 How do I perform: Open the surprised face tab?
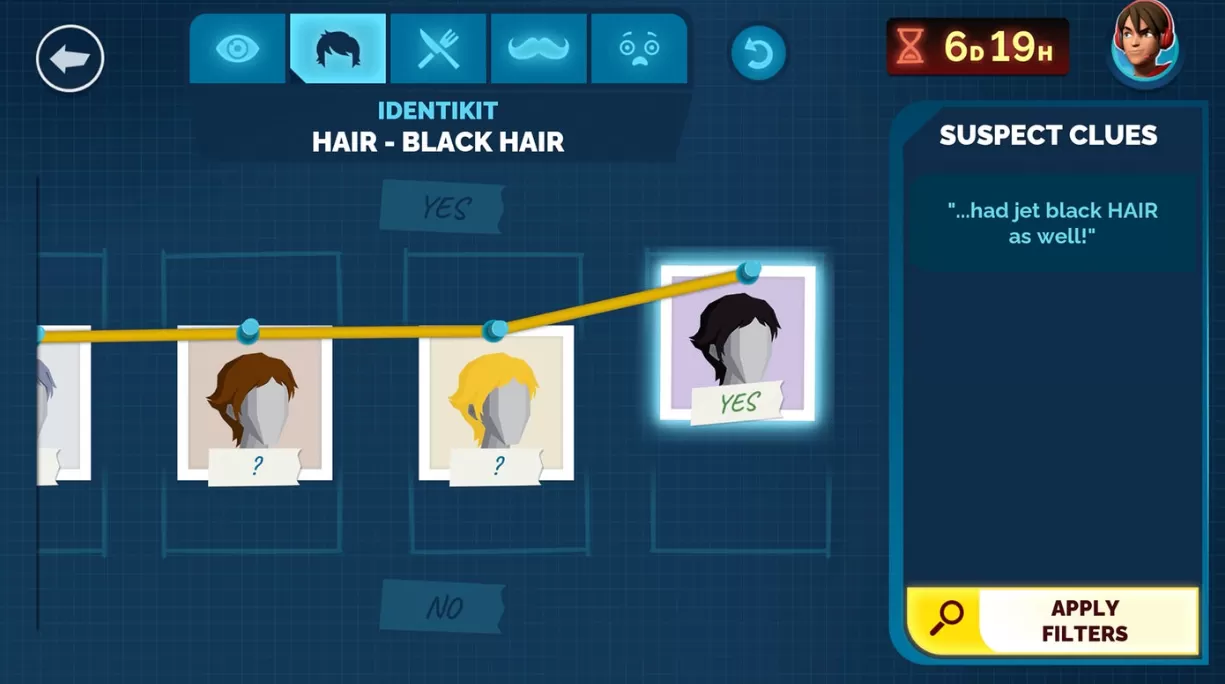click(x=639, y=49)
